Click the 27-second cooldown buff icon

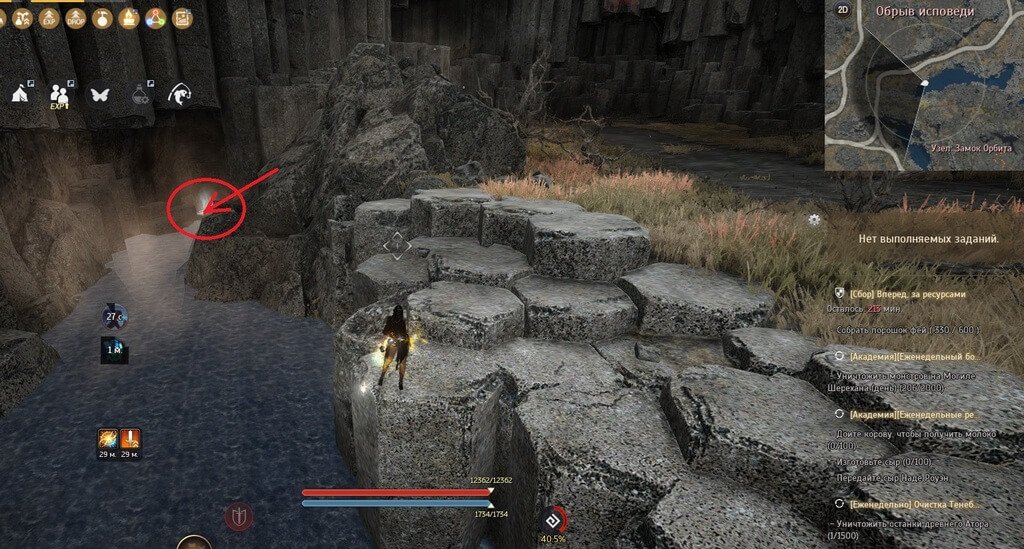tap(113, 317)
